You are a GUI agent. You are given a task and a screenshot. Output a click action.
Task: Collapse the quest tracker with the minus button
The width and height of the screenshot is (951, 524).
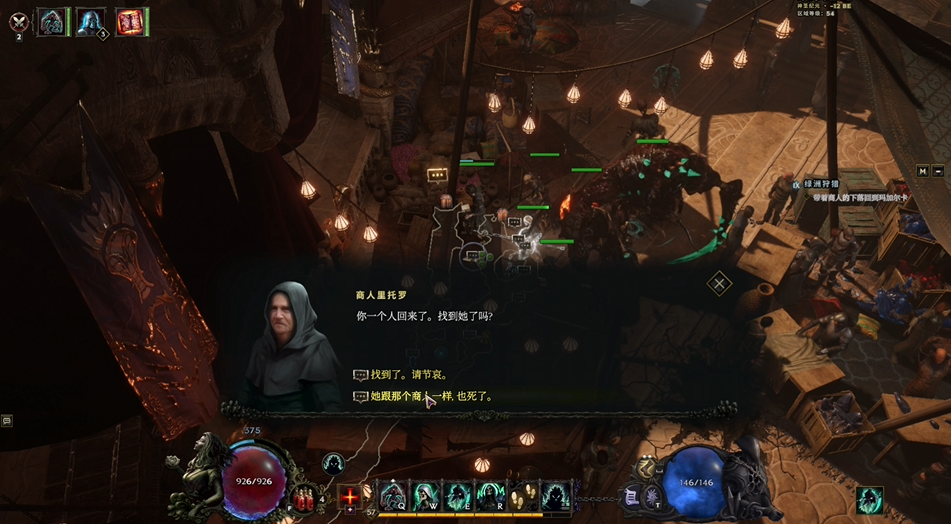coord(939,171)
